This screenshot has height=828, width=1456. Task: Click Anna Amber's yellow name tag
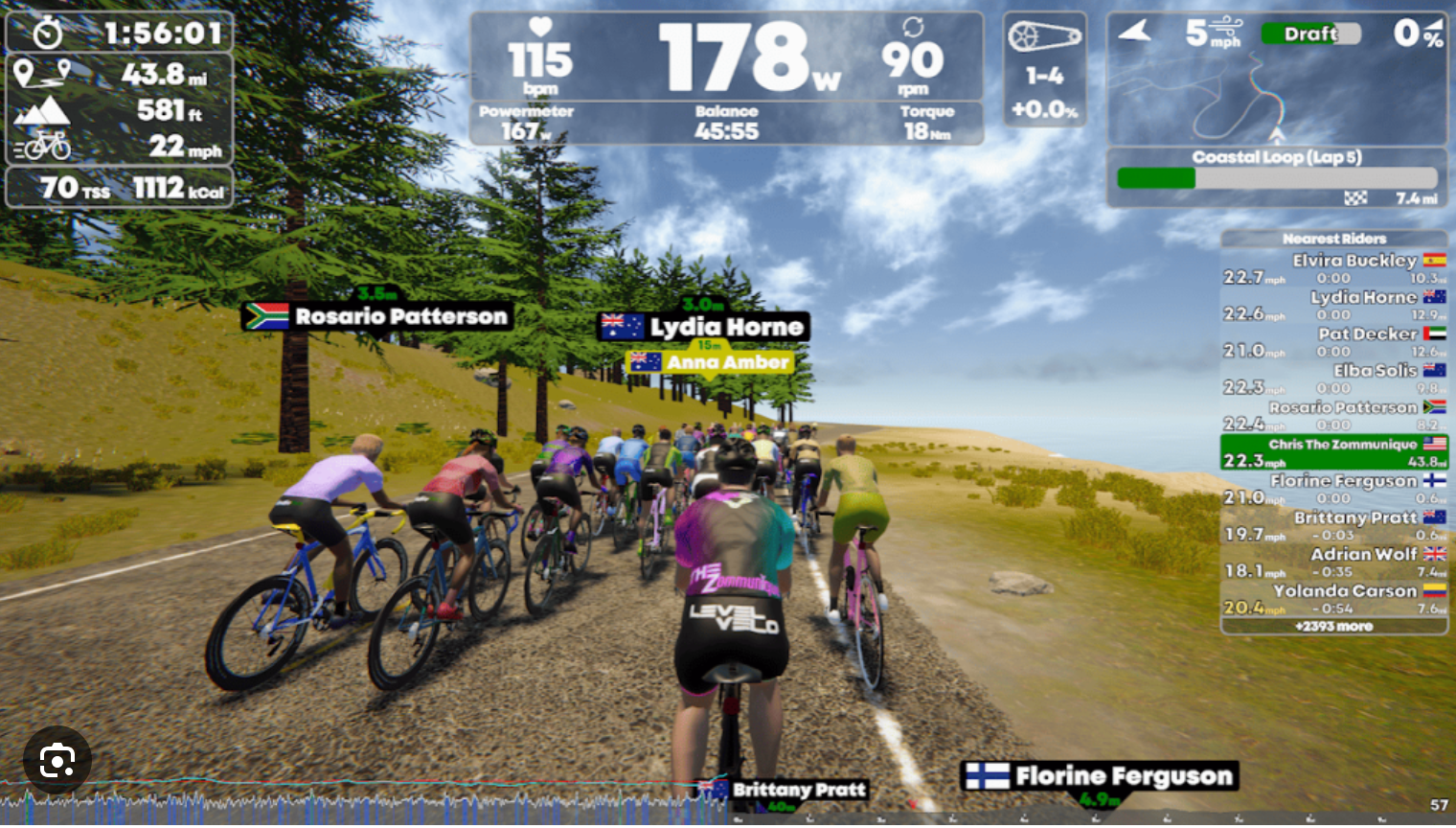click(711, 362)
